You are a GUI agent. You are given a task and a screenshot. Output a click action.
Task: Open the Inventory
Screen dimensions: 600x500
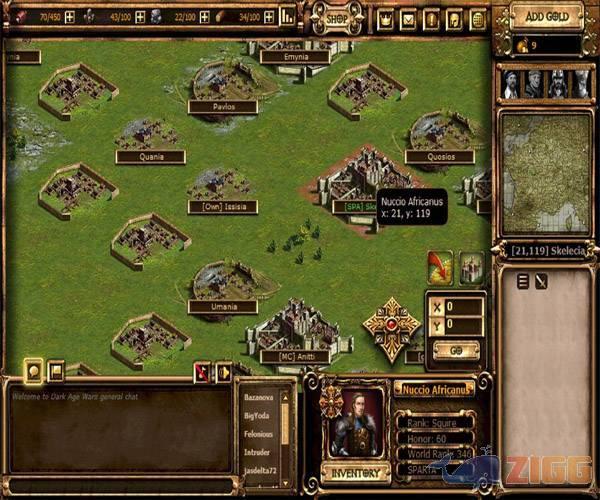pos(355,472)
